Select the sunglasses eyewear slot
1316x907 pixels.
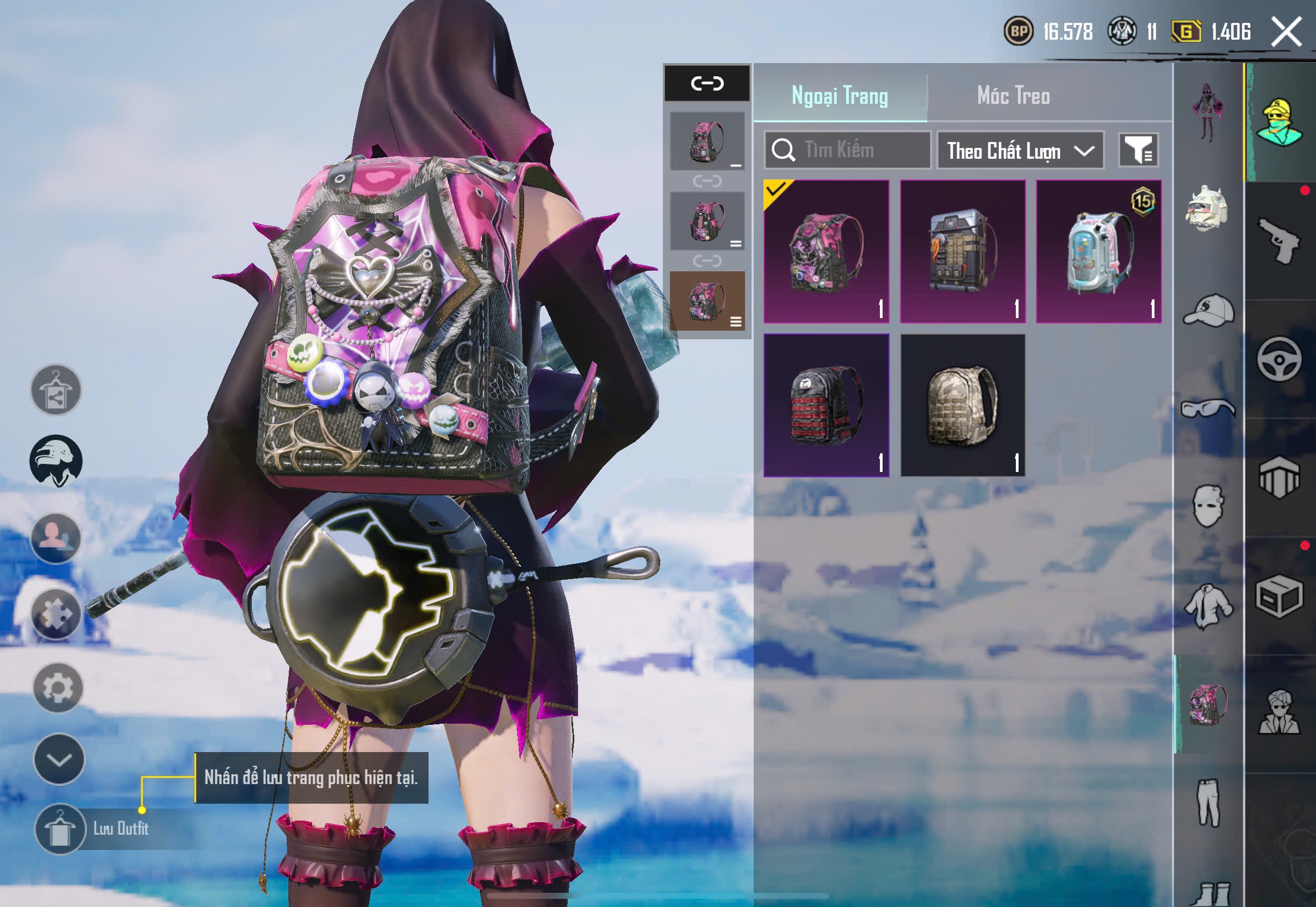(x=1209, y=408)
